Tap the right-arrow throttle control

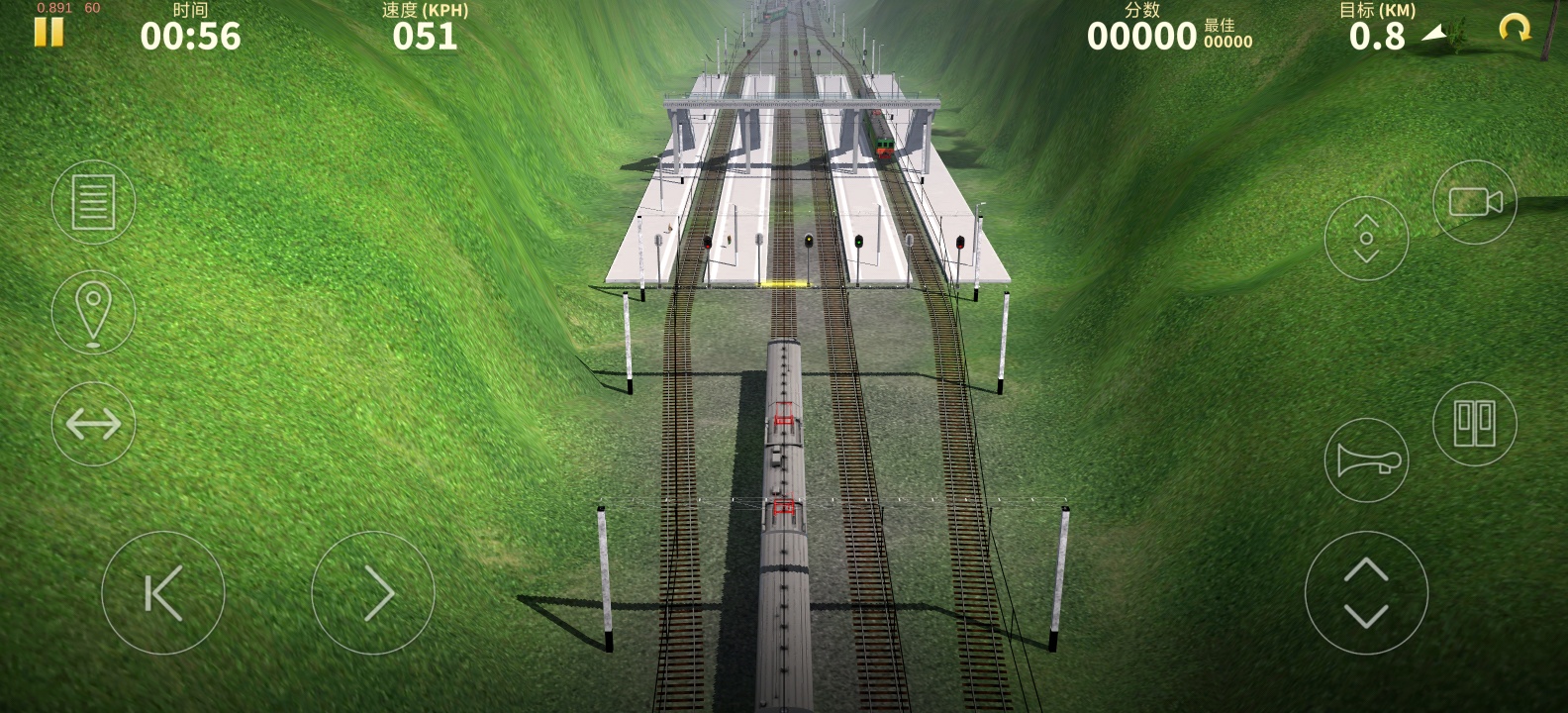[x=373, y=593]
